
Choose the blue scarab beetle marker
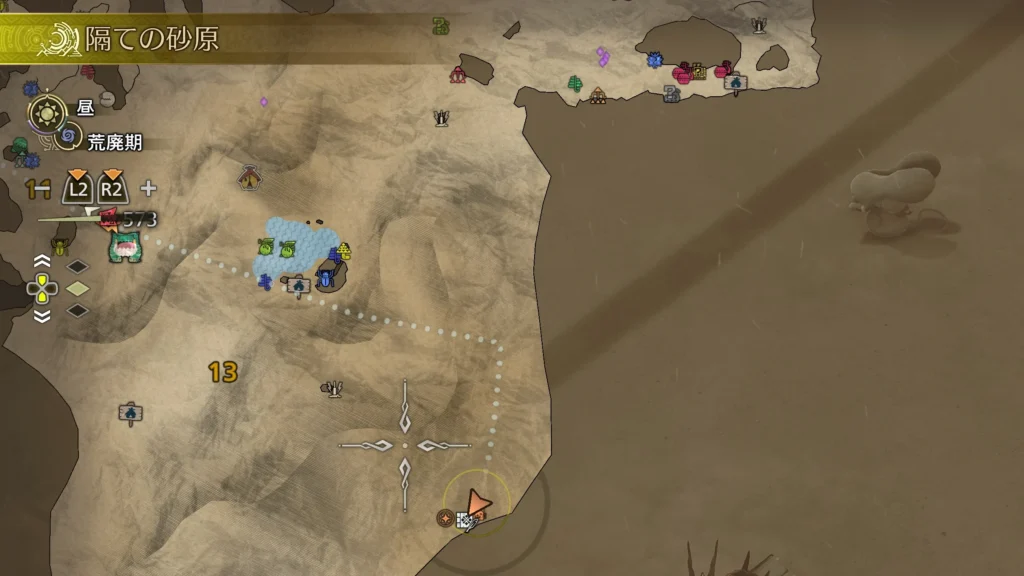(327, 277)
